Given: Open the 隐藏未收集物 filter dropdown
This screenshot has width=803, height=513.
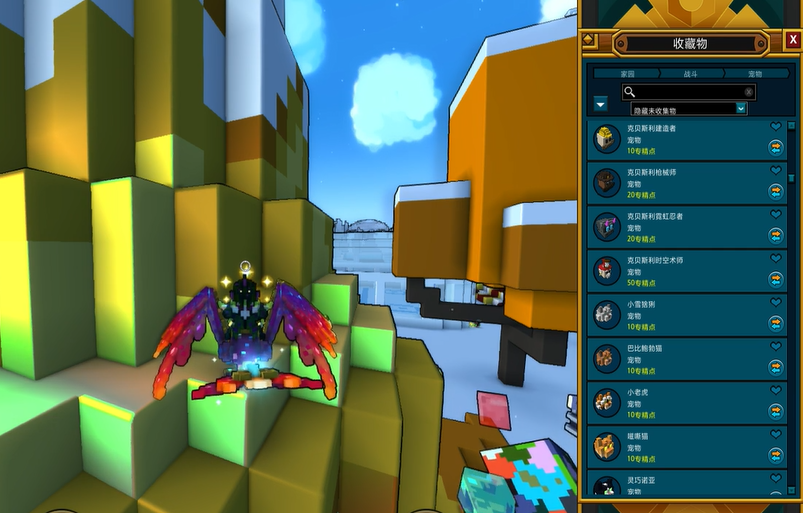Looking at the screenshot, I should (x=689, y=108).
